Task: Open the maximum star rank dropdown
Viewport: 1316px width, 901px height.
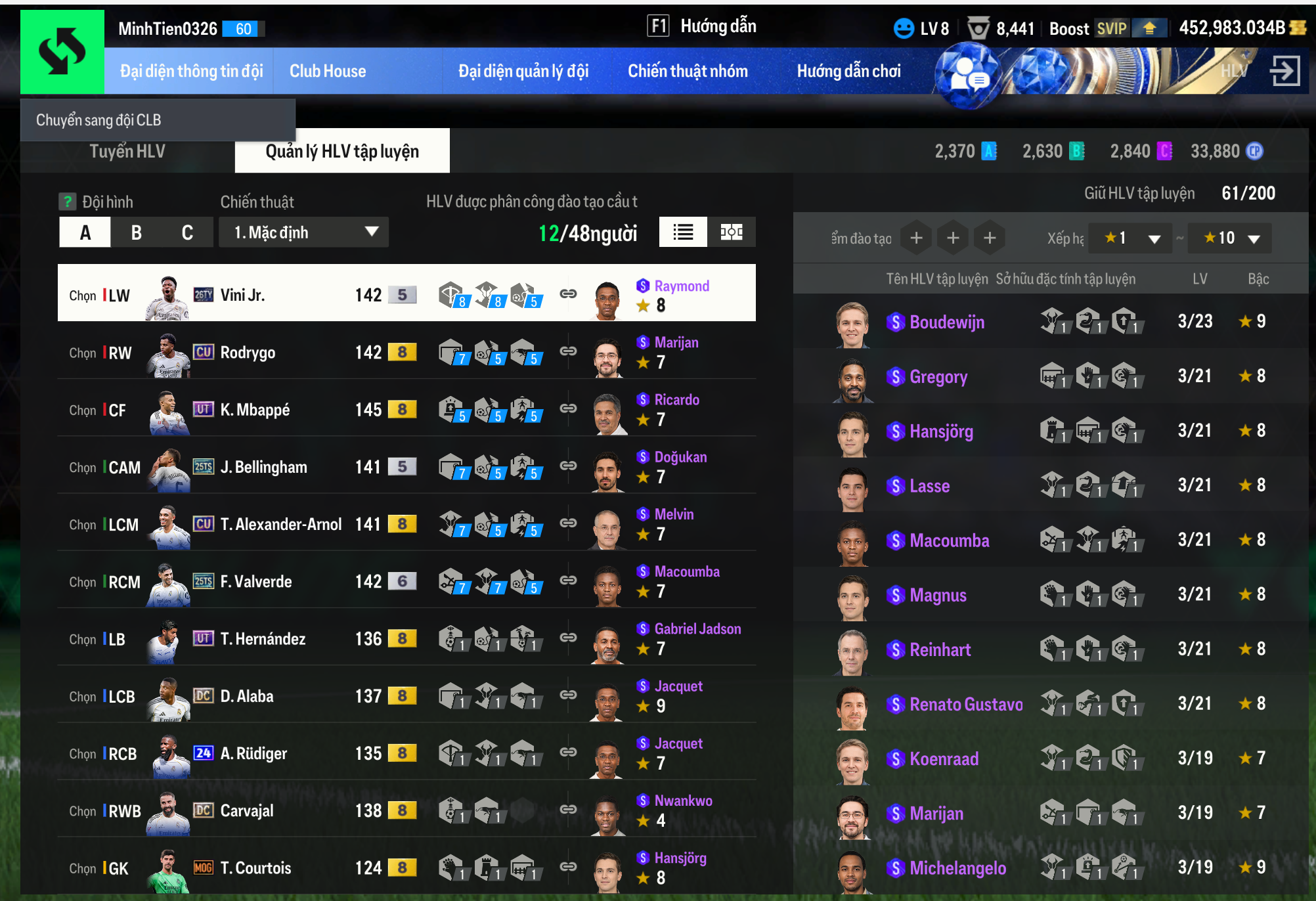Action: pos(1231,238)
